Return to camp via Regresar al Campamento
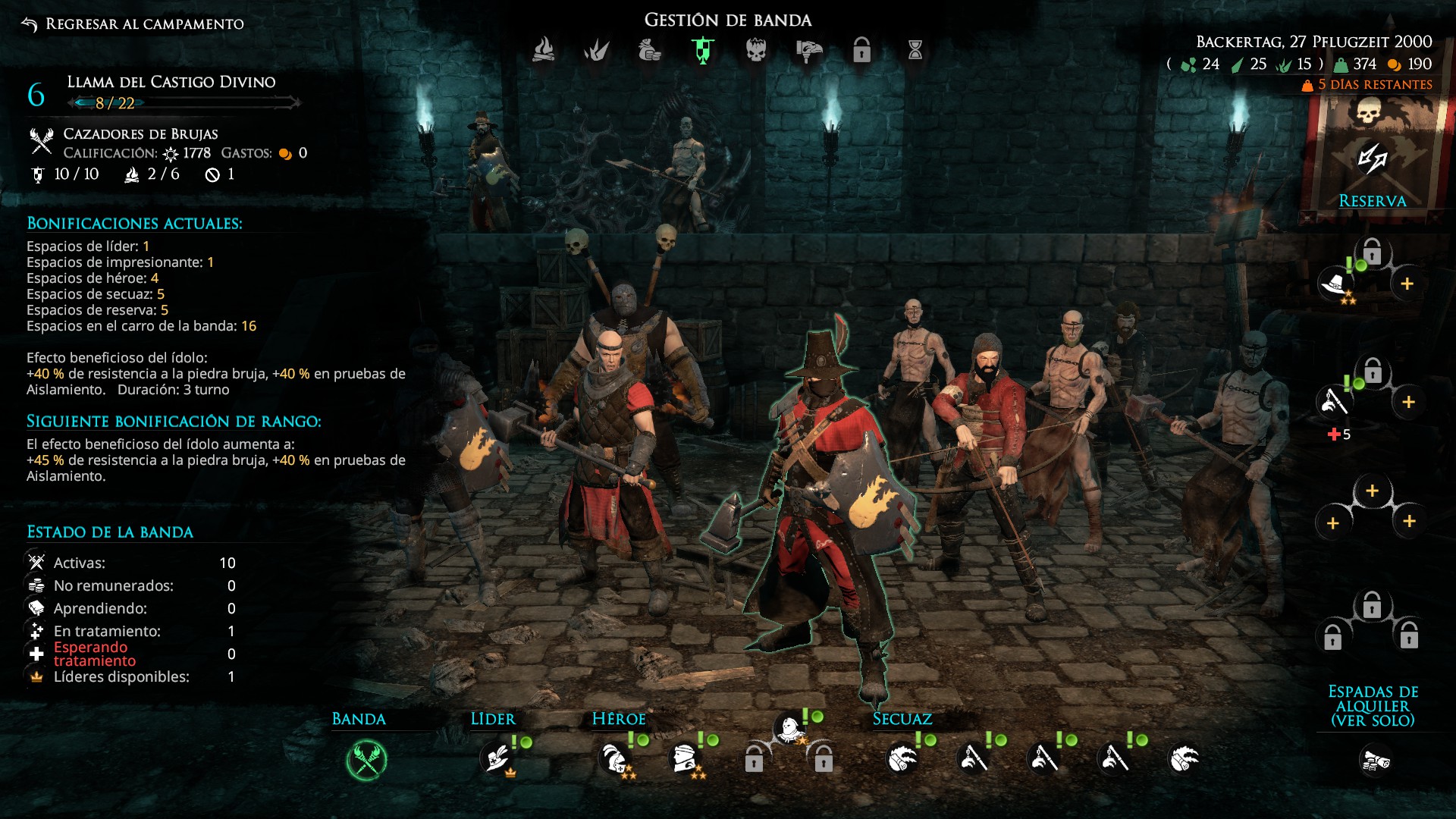Image resolution: width=1456 pixels, height=819 pixels. point(134,24)
